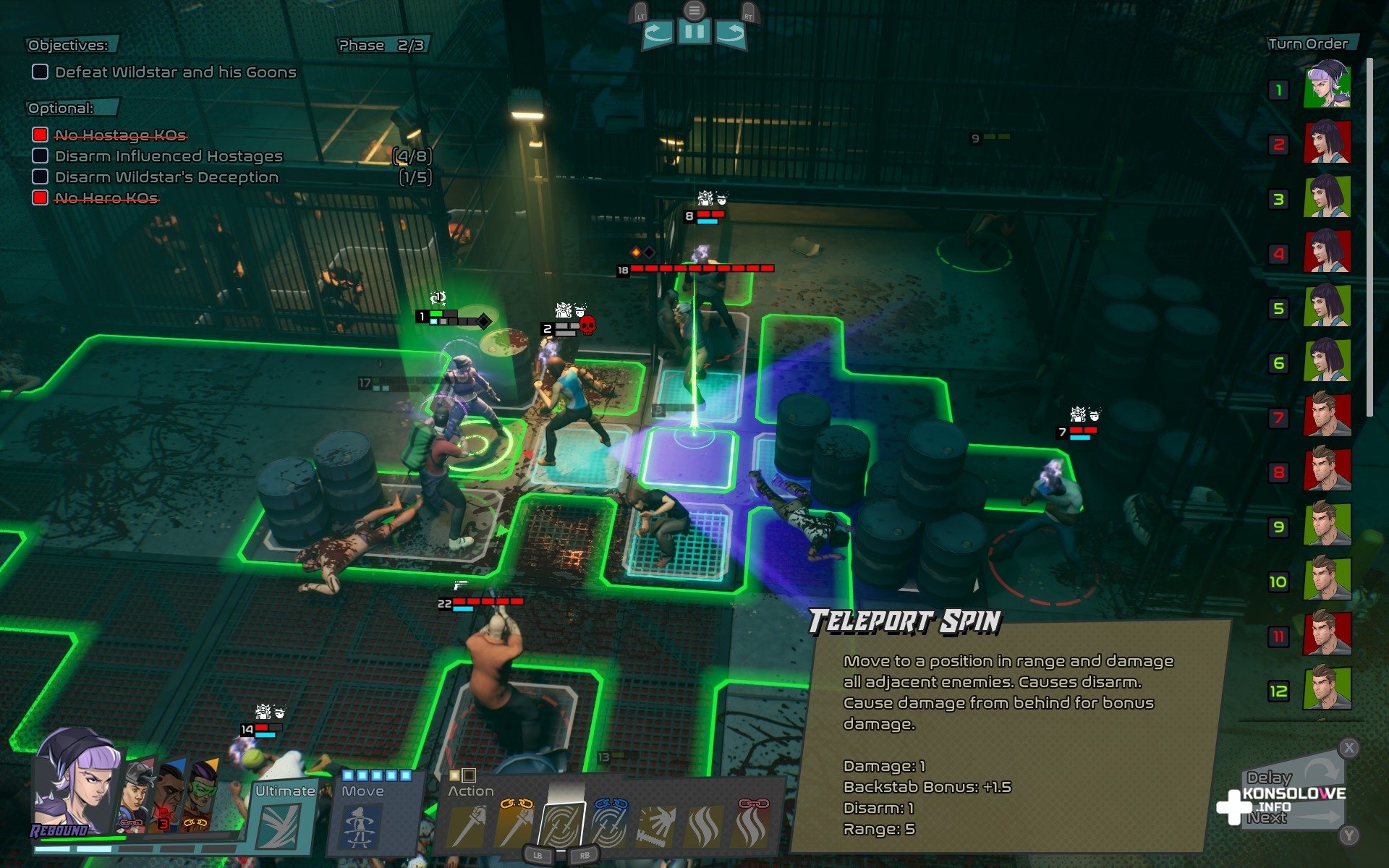
Task: Use the unchained flame swirl action
Action: pyautogui.click(x=704, y=827)
